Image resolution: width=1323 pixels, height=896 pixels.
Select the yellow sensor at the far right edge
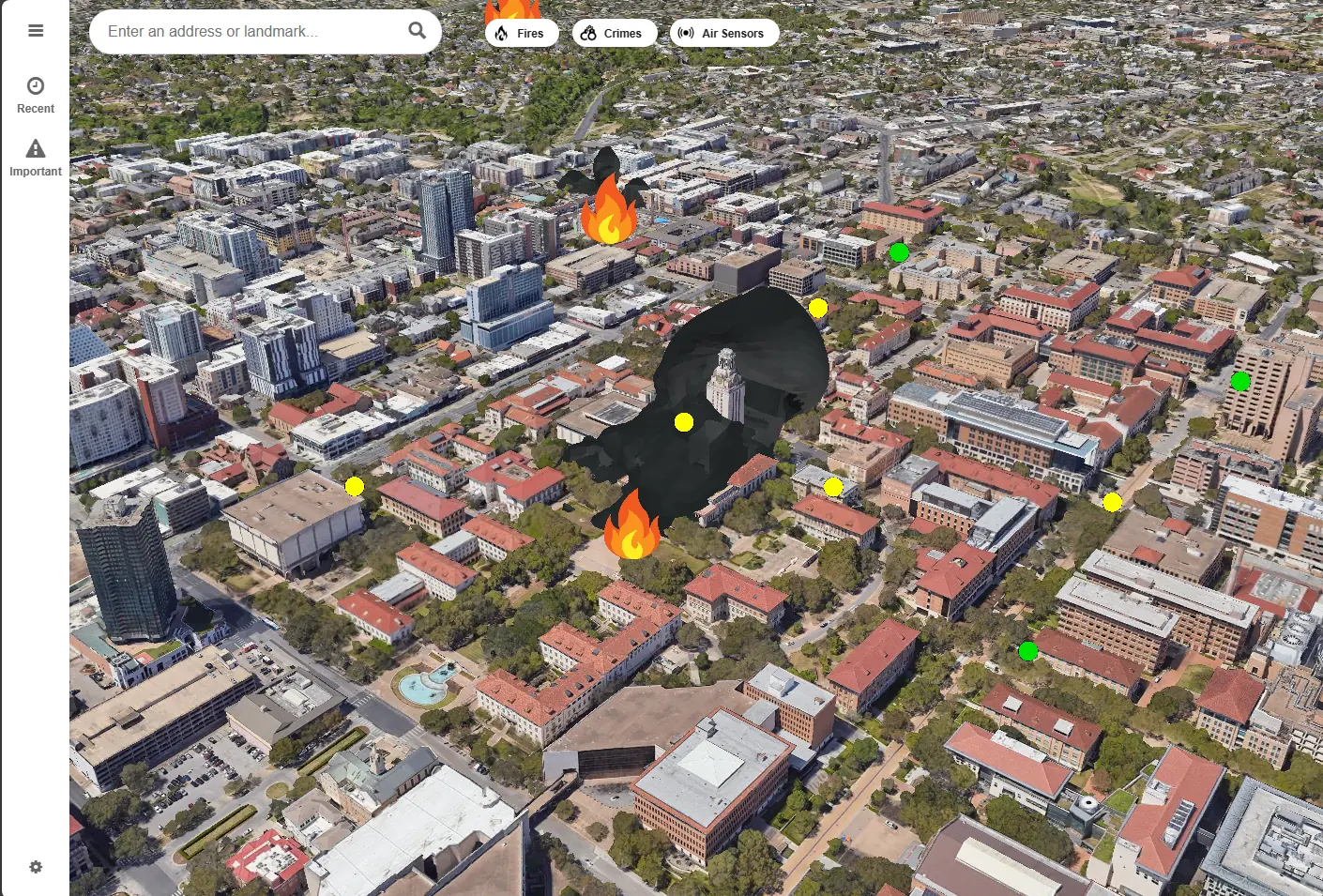point(1113,503)
